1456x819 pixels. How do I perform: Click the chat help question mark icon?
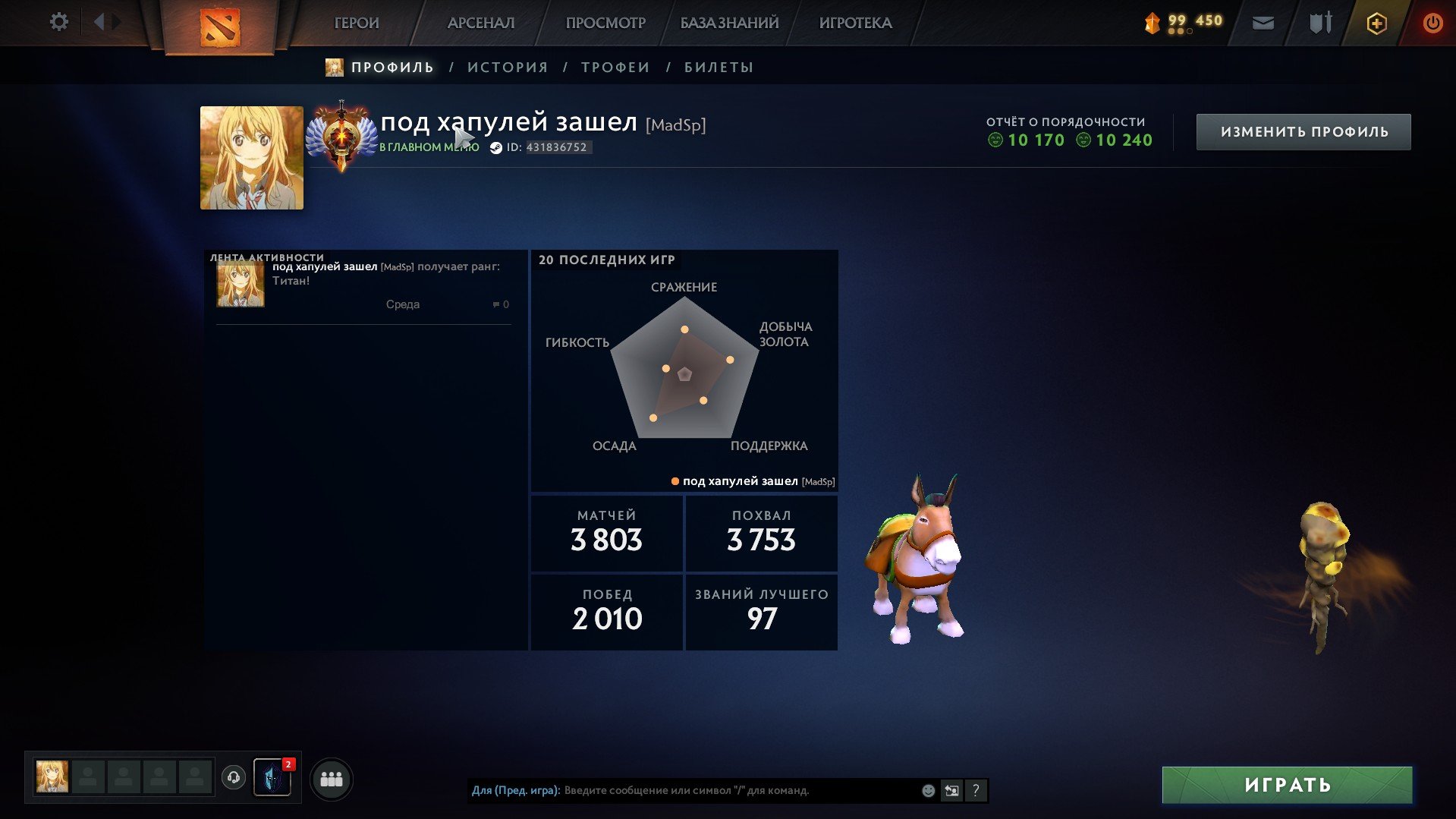click(x=976, y=790)
